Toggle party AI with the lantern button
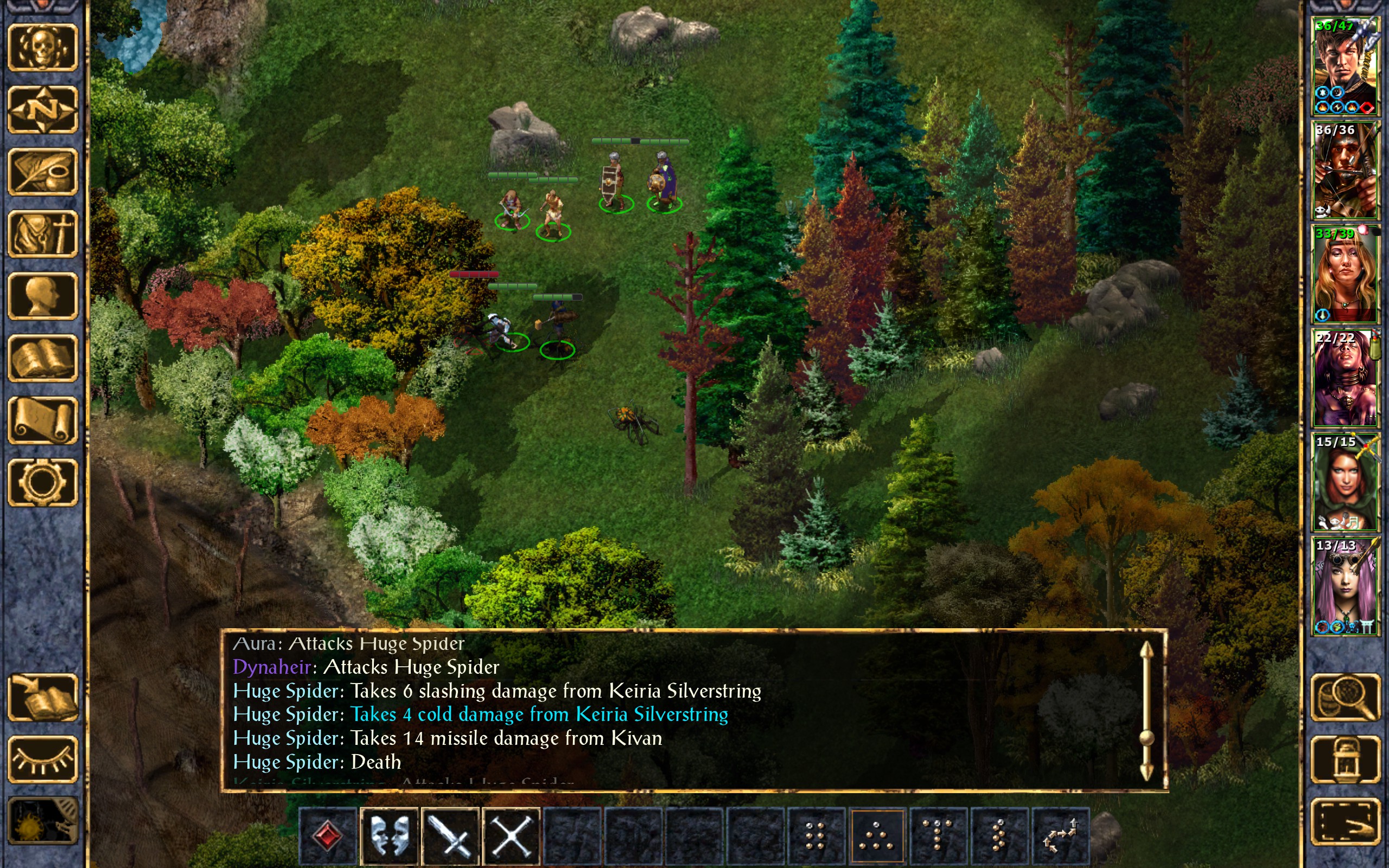This screenshot has height=868, width=1389. [1345, 759]
